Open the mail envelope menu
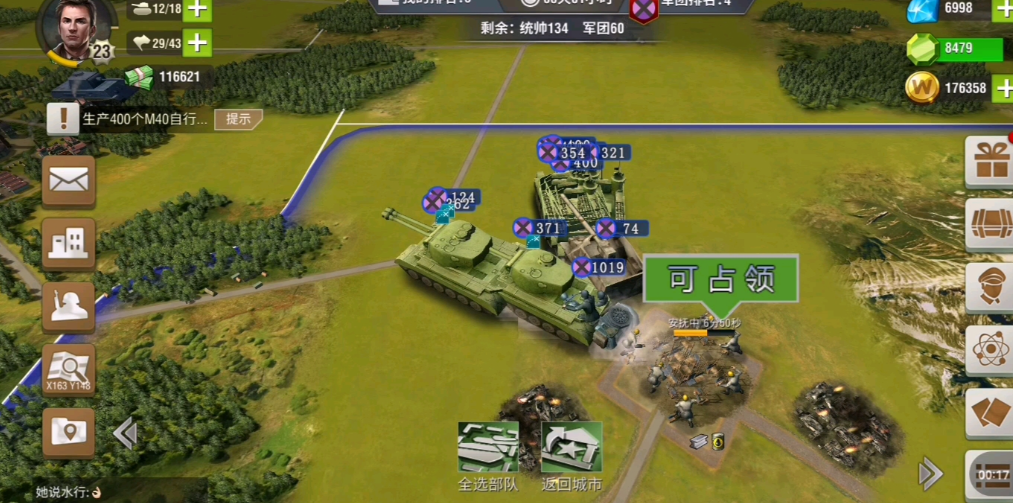This screenshot has height=503, width=1013. (x=69, y=181)
